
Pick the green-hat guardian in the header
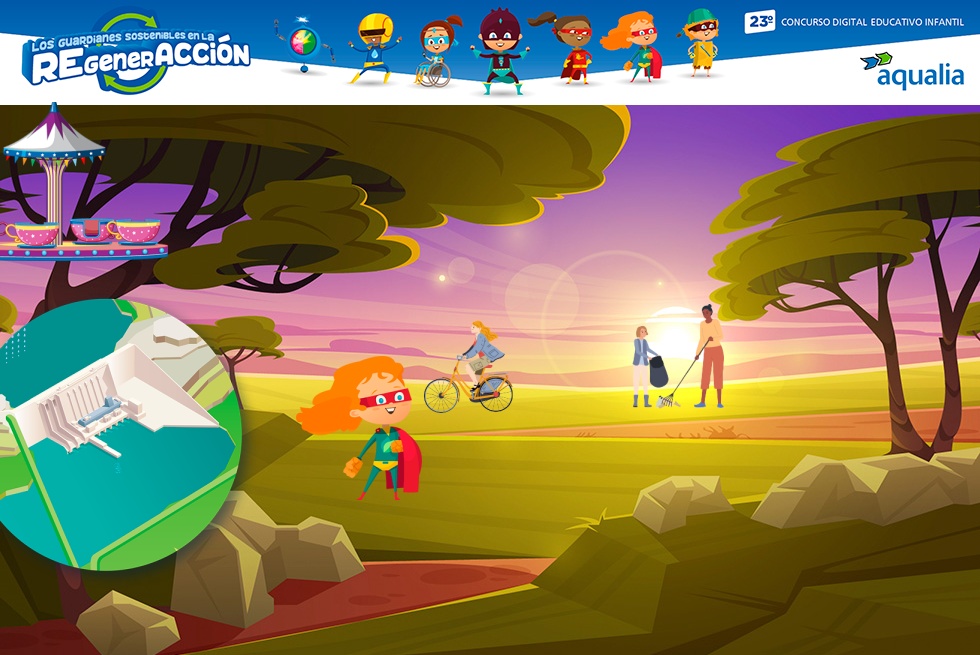click(x=701, y=44)
